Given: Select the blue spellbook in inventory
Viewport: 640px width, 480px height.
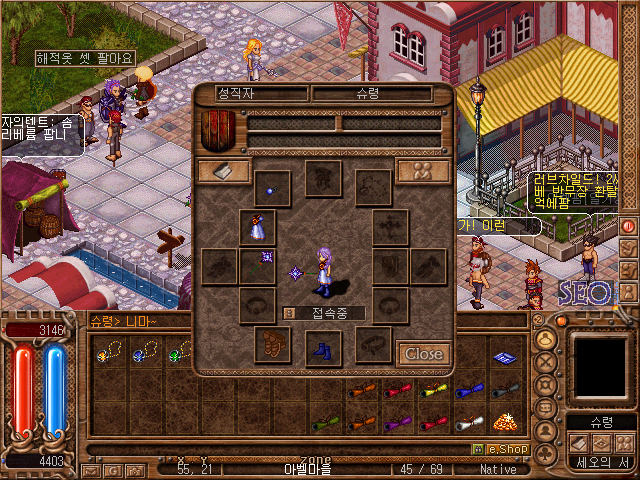Looking at the screenshot, I should [x=505, y=355].
